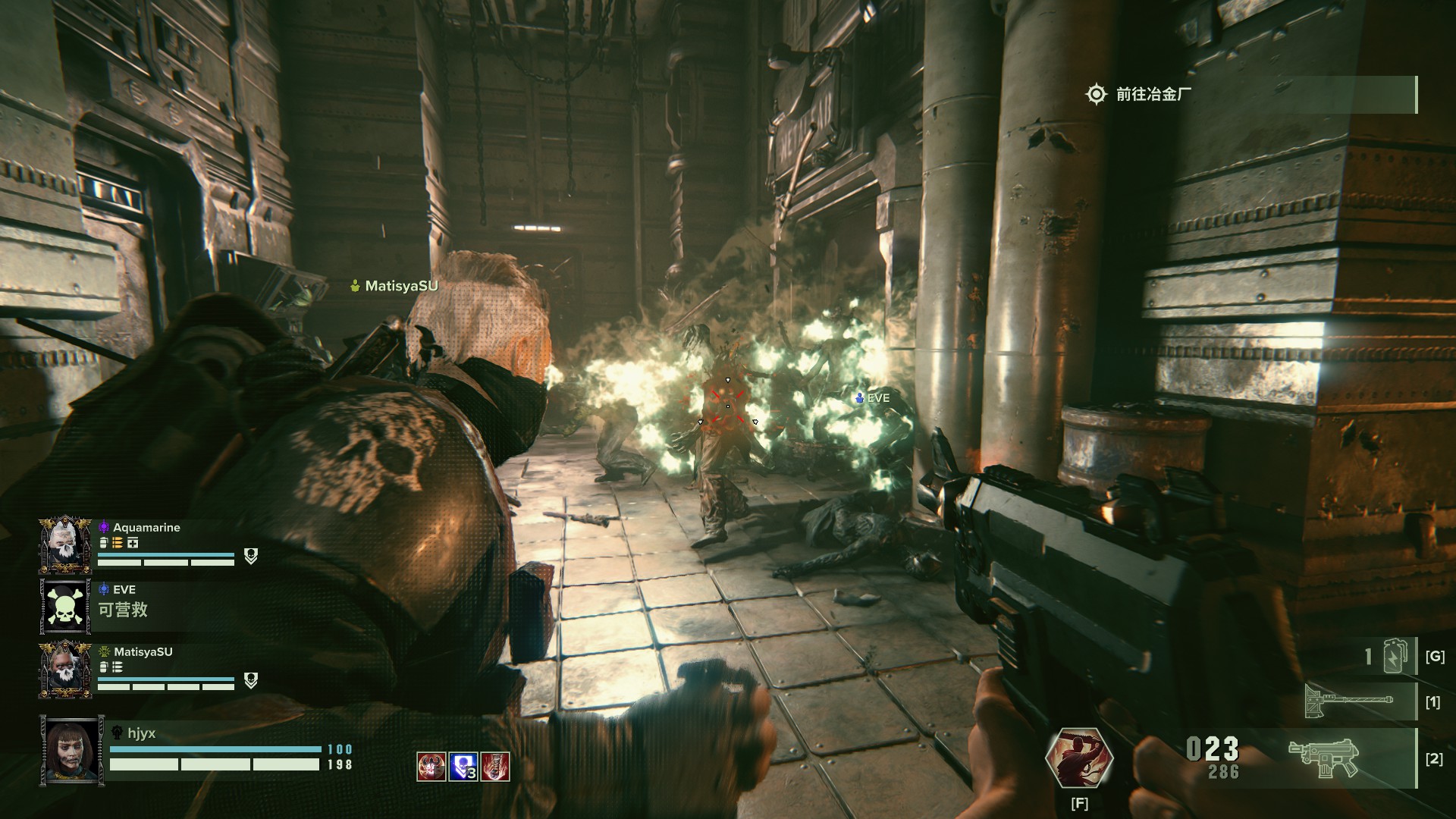Click the 可营救 rescue status for EVE
1456x819 pixels.
[x=123, y=610]
